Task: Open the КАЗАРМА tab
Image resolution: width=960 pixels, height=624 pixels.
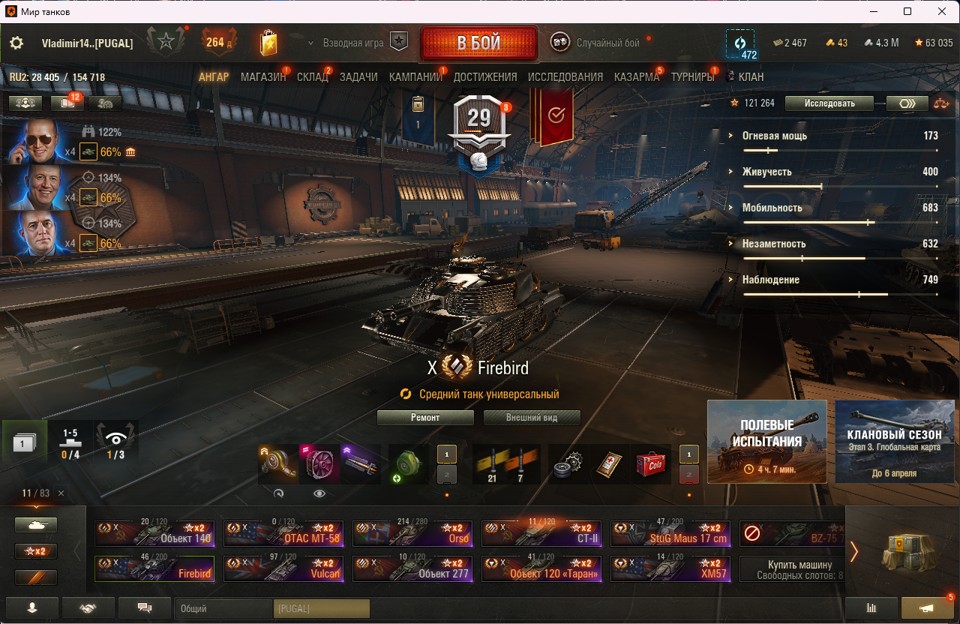Action: [x=636, y=77]
